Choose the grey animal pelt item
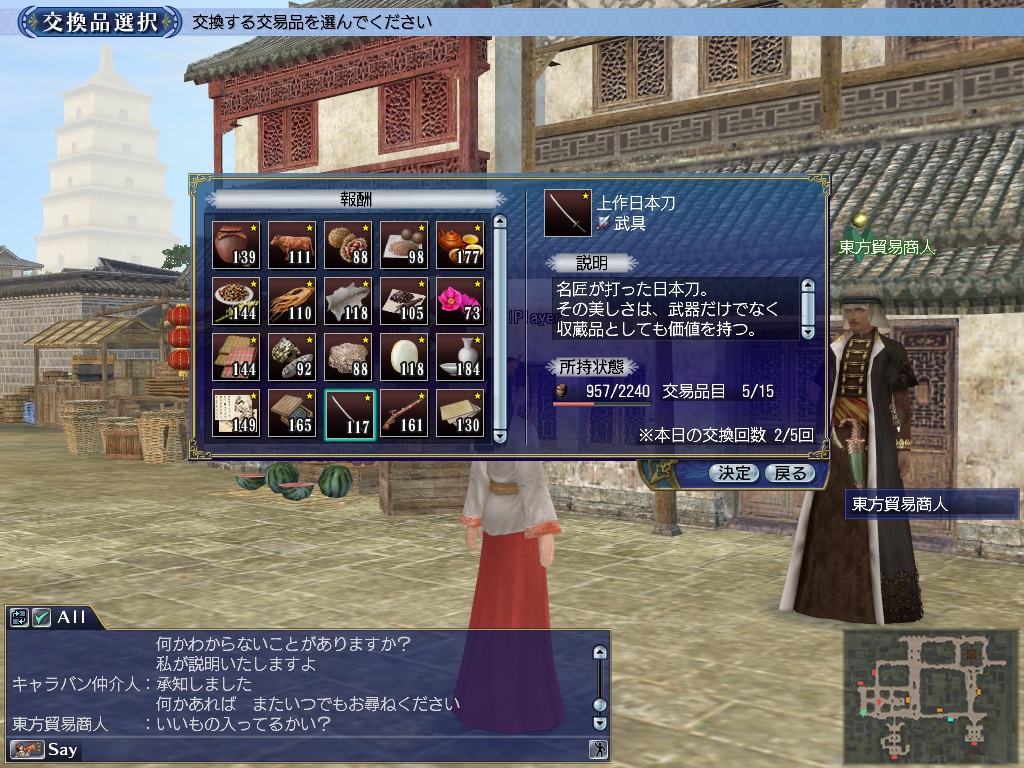Image resolution: width=1024 pixels, height=768 pixels. [x=348, y=301]
